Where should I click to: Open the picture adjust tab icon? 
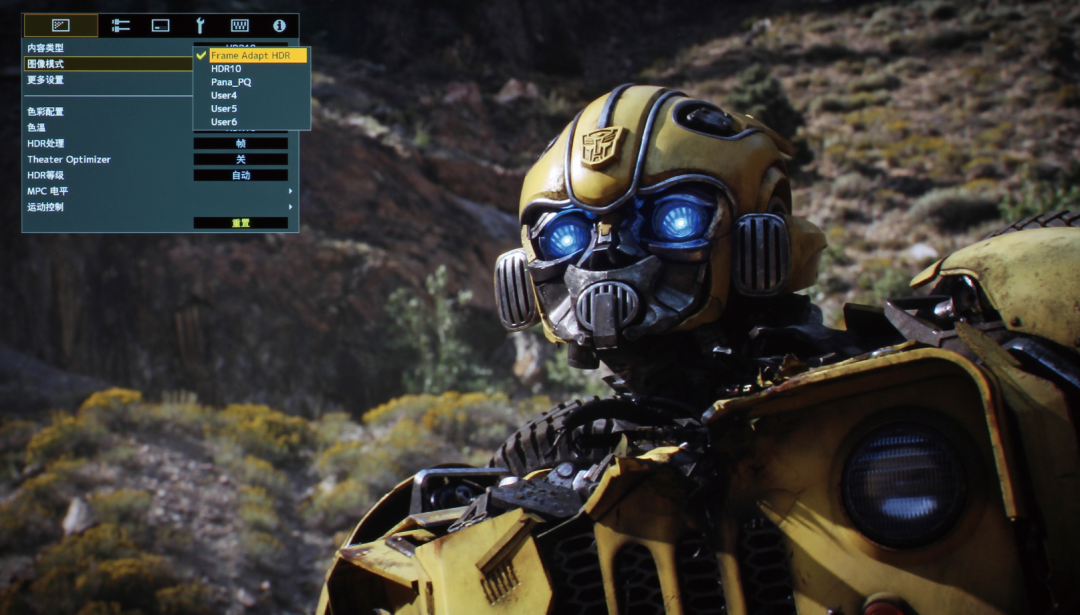pos(61,25)
